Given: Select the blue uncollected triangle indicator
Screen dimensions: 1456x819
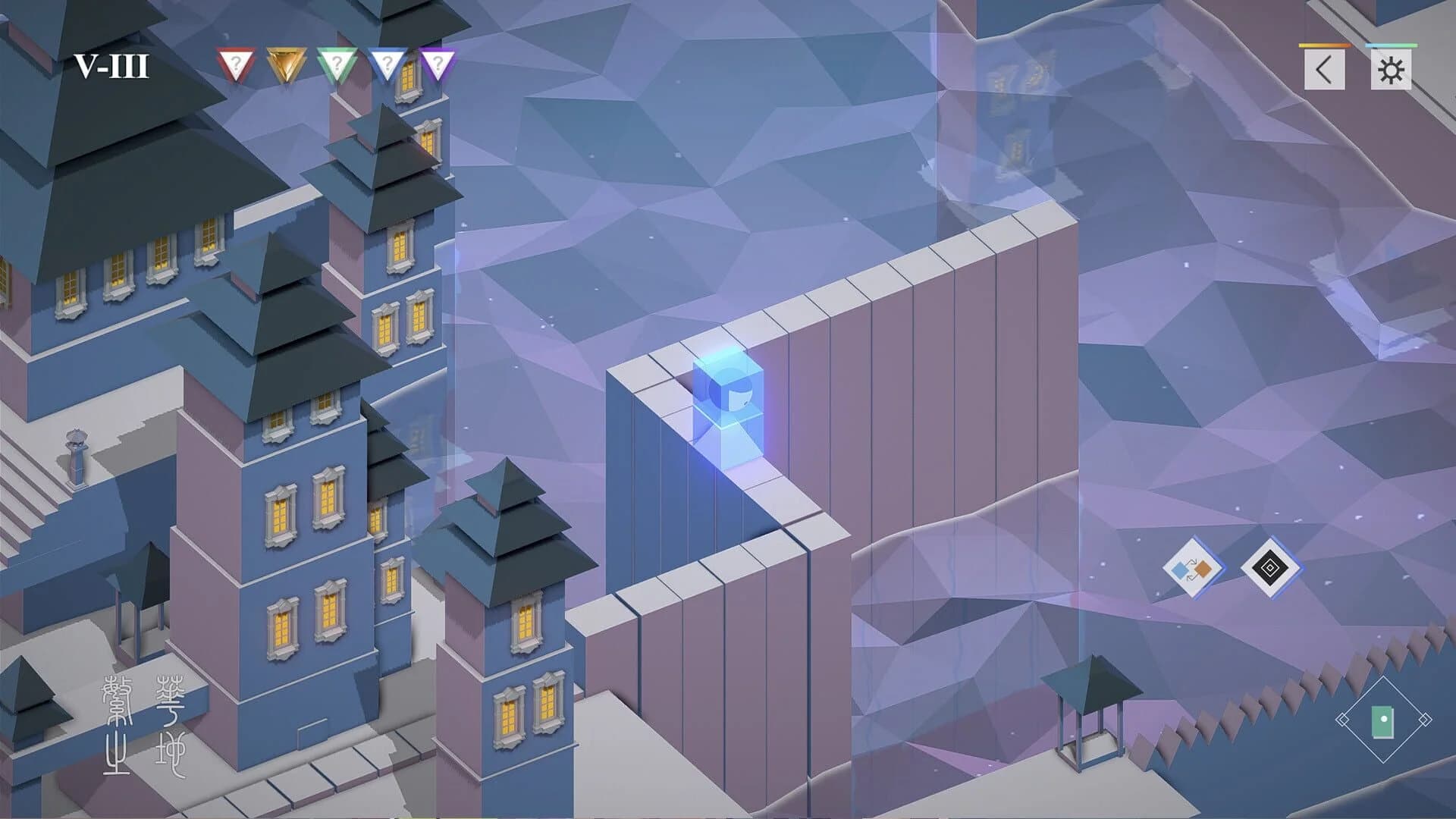Looking at the screenshot, I should click(388, 62).
